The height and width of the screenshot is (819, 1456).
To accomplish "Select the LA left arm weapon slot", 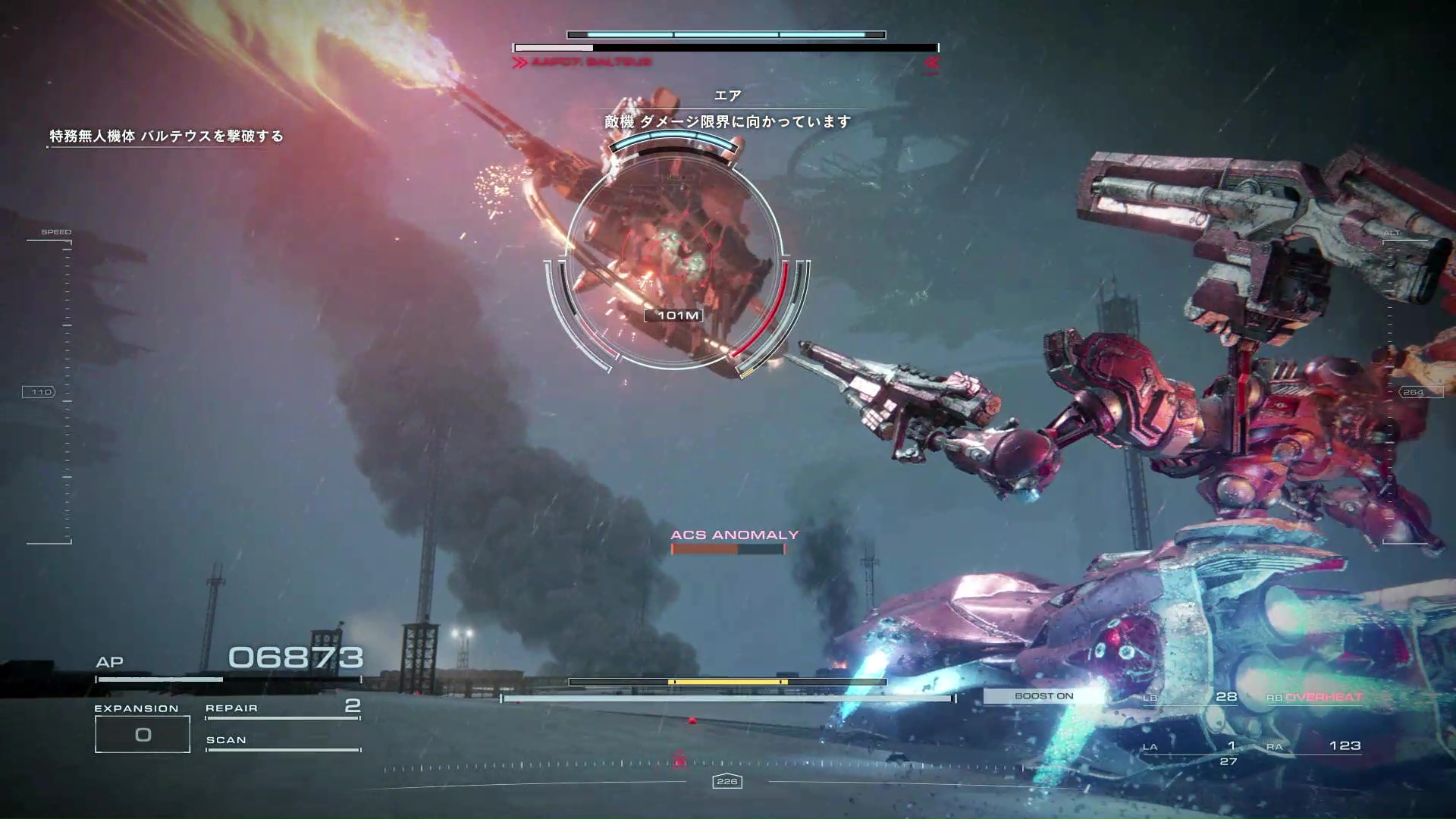I will (x=1191, y=748).
